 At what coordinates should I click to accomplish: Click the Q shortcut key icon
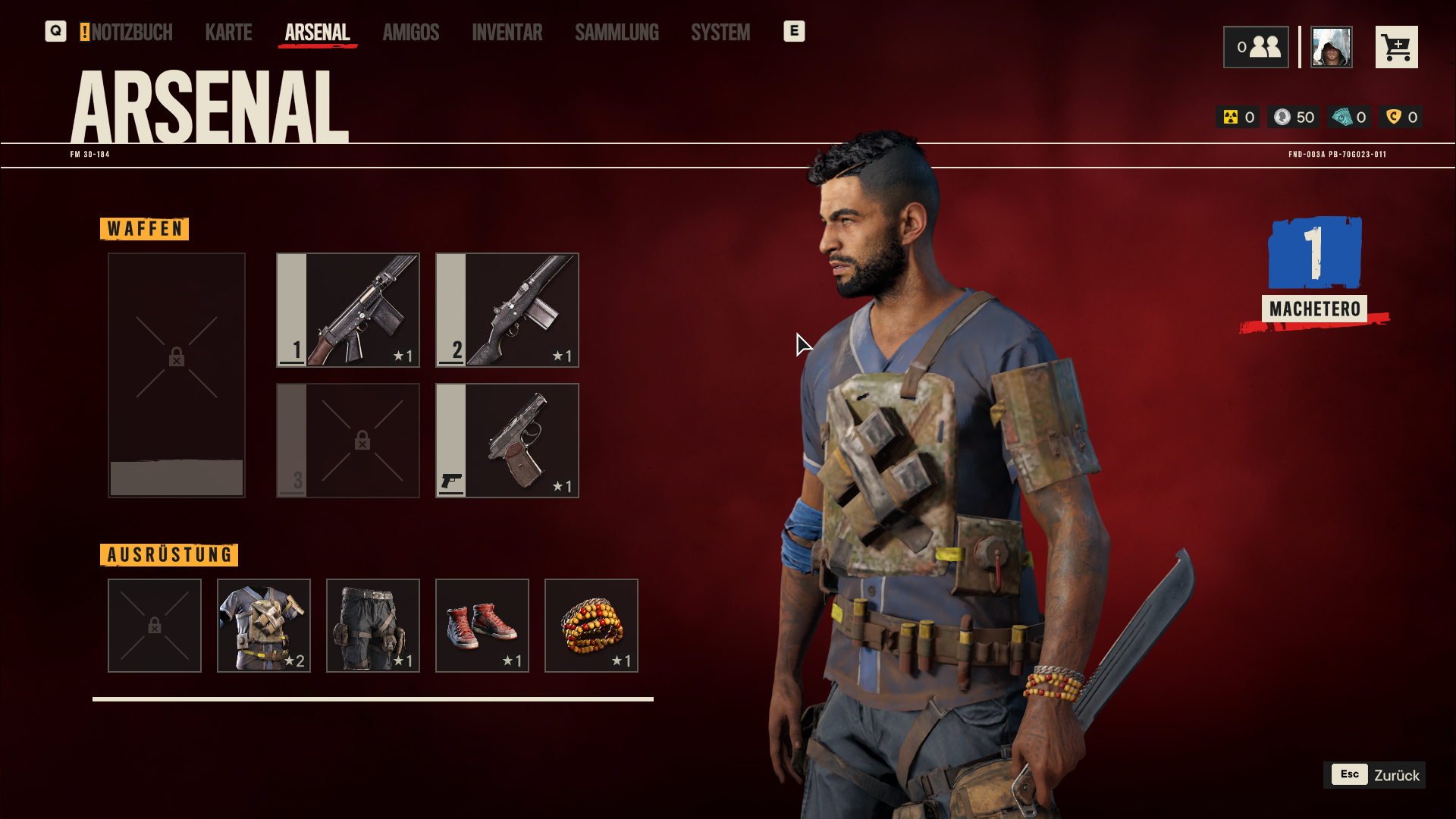55,32
